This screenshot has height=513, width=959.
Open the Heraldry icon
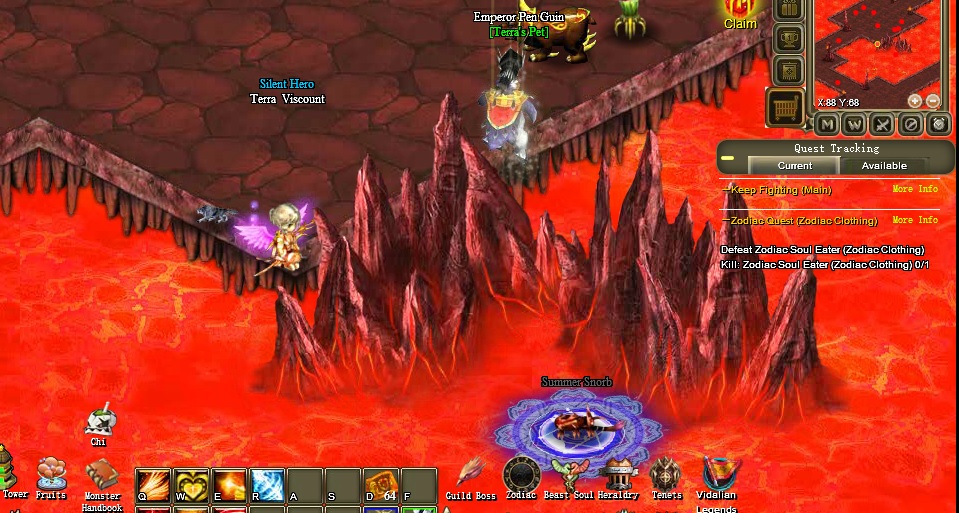618,474
